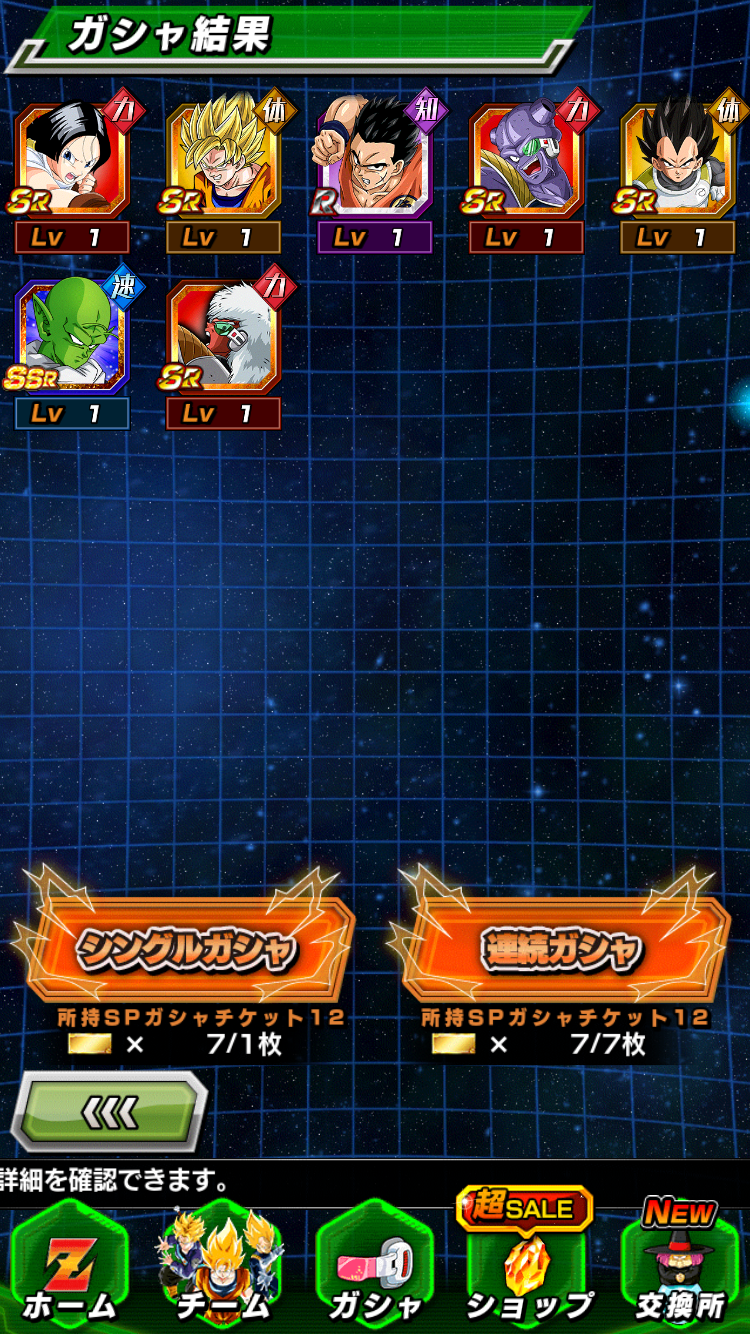Image resolution: width=750 pixels, height=1334 pixels.
Task: Select the purple Captain Ginyu SR card
Action: [526, 160]
